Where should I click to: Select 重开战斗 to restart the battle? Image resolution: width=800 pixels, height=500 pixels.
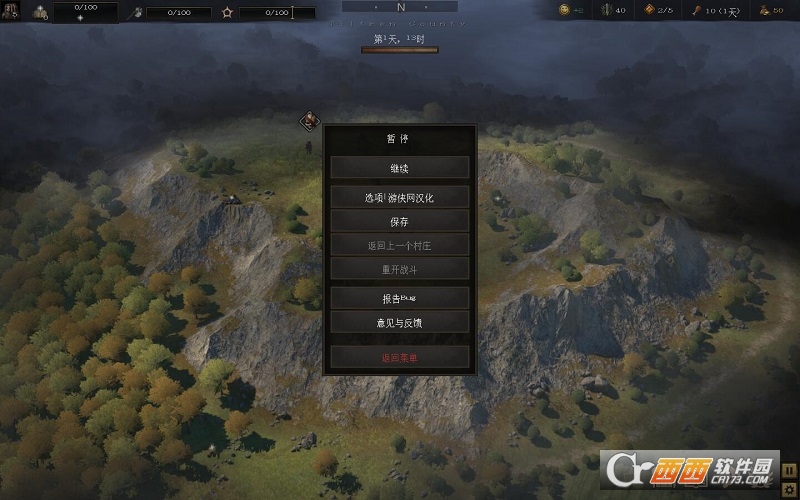400,270
